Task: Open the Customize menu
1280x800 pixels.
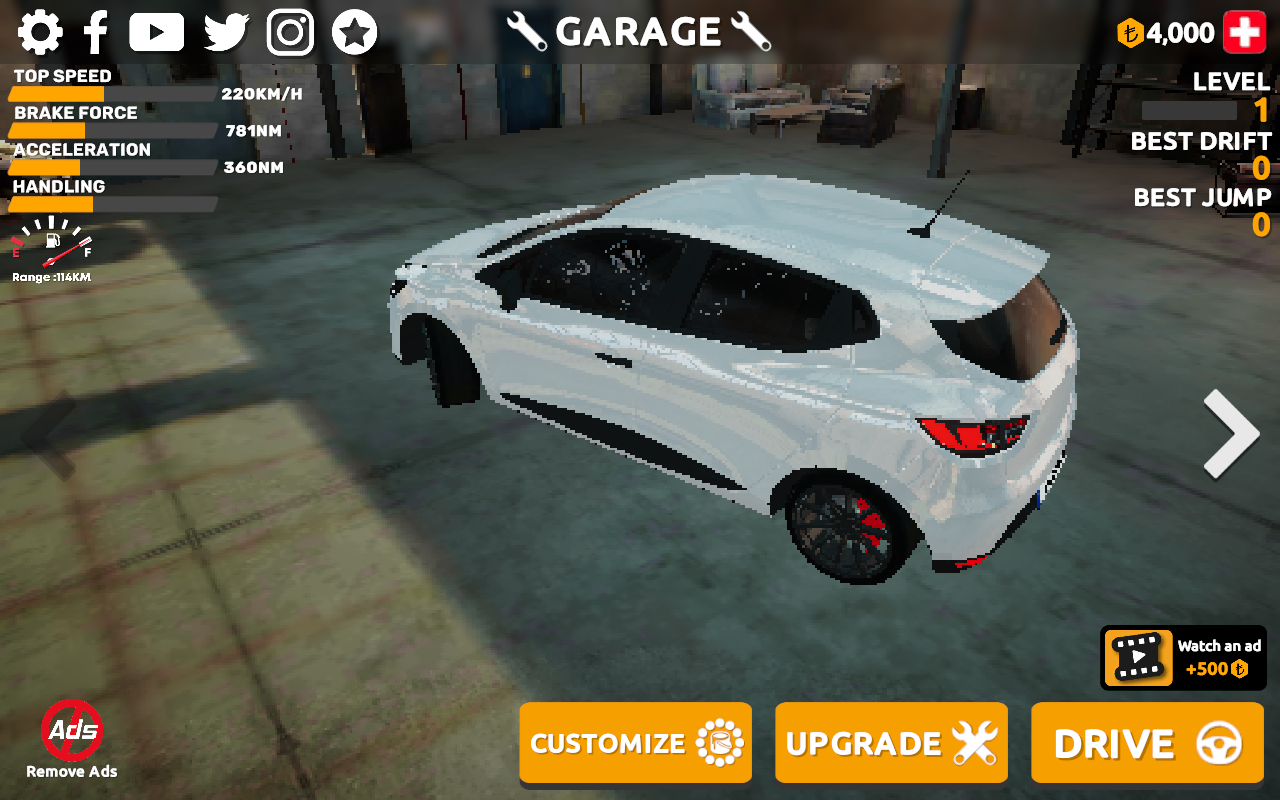Action: pos(635,743)
